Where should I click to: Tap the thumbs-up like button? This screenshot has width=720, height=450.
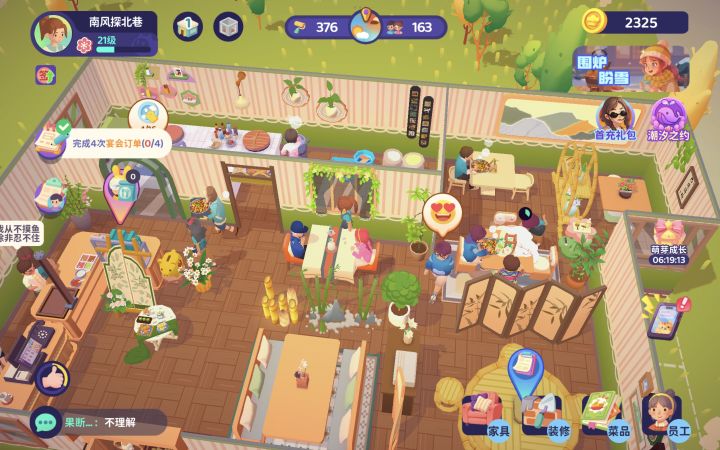tap(52, 377)
